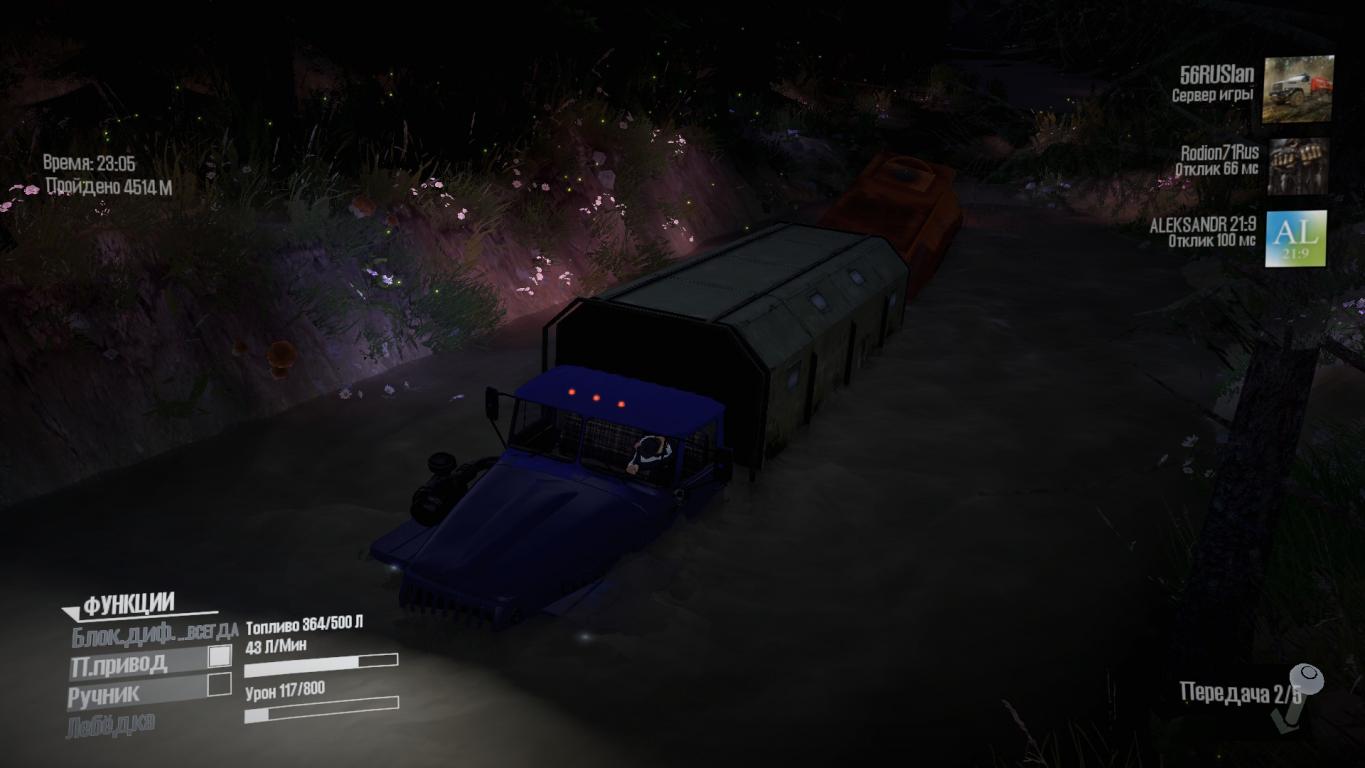
Task: Open the ФУНКЦИИ functions panel header
Action: point(129,605)
